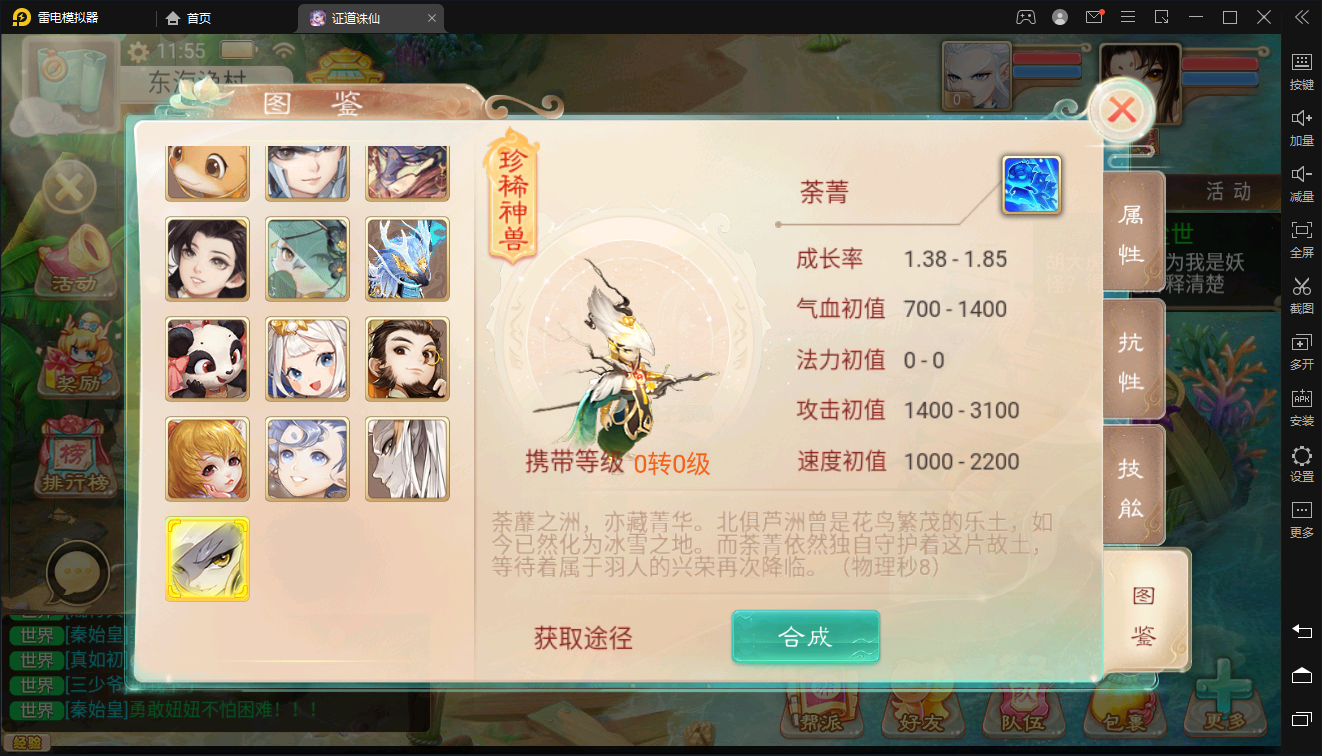Expand the emulator 更多 options at sidebar bottom
Screen dimensions: 1322x756
click(x=1301, y=519)
